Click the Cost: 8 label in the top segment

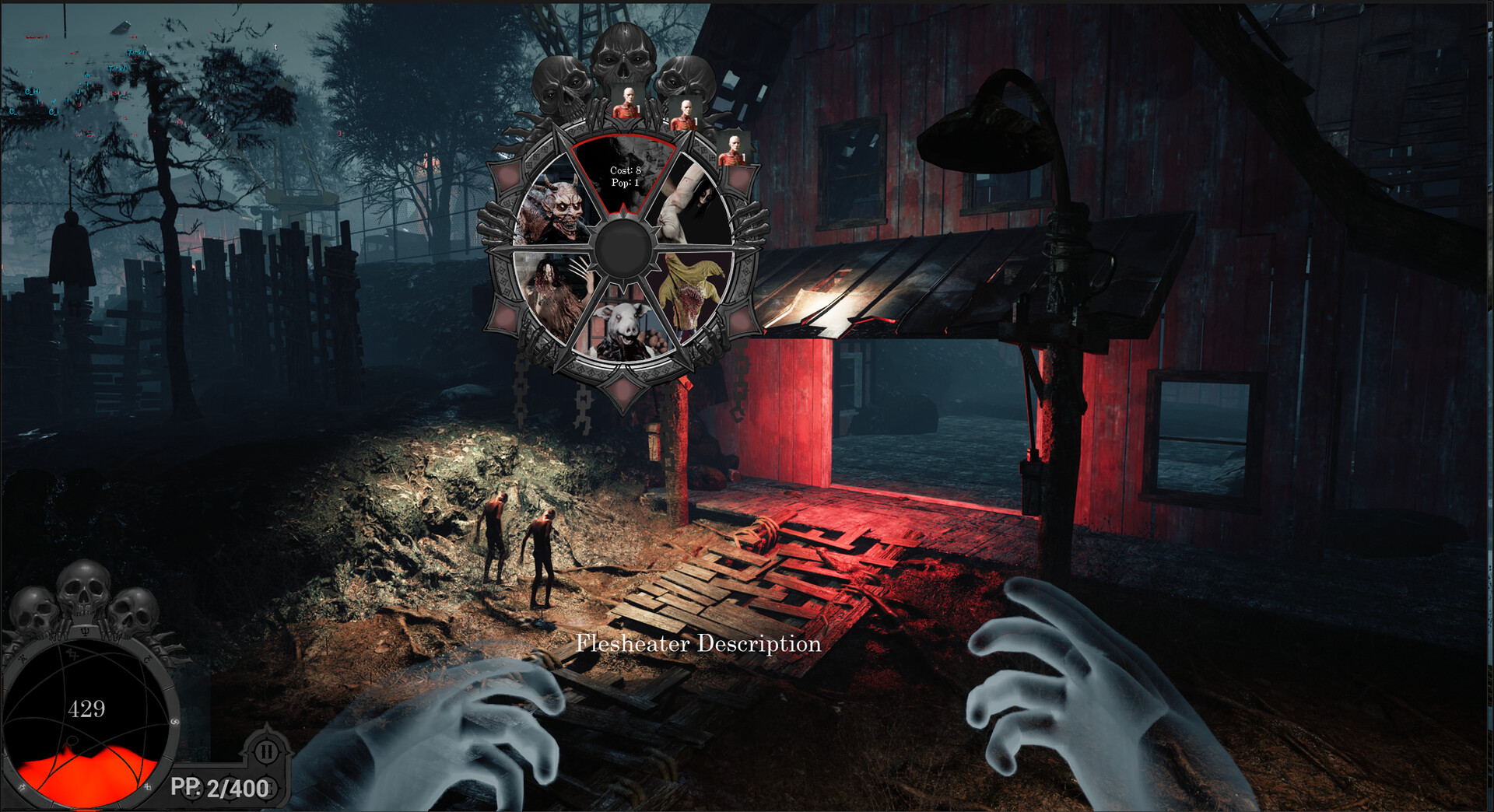tap(624, 171)
